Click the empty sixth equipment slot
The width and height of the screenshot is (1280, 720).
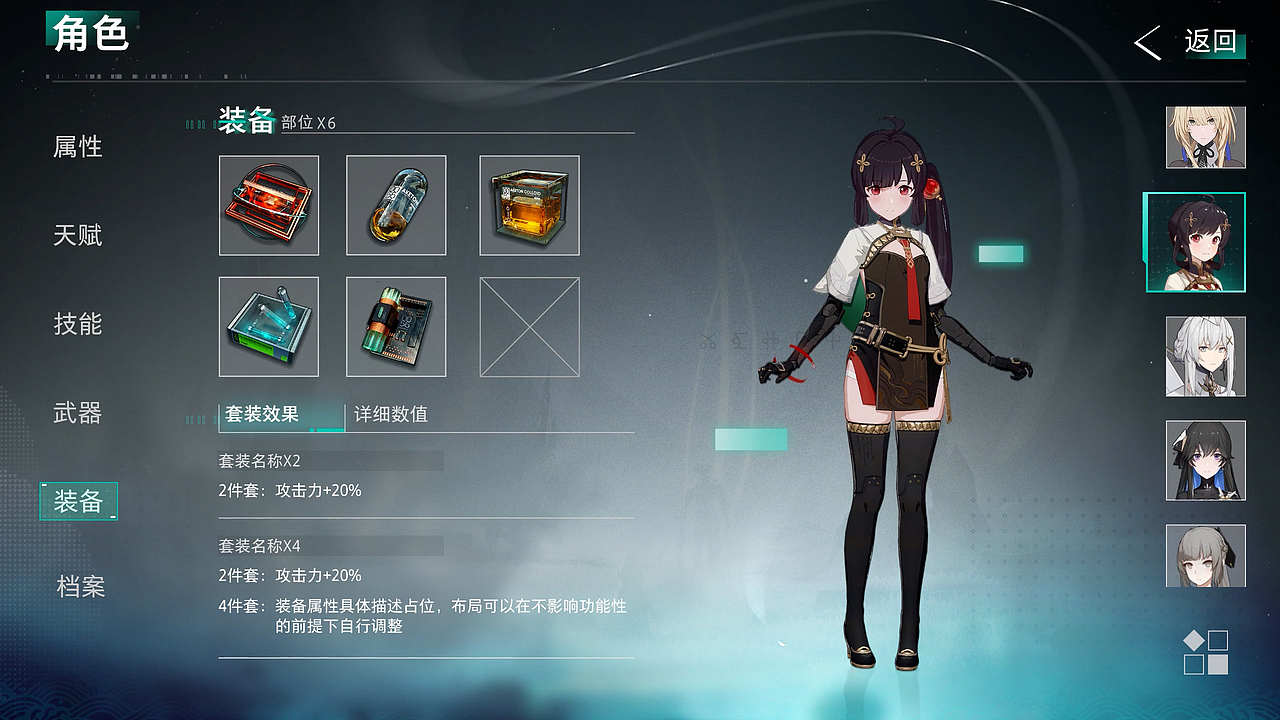529,326
